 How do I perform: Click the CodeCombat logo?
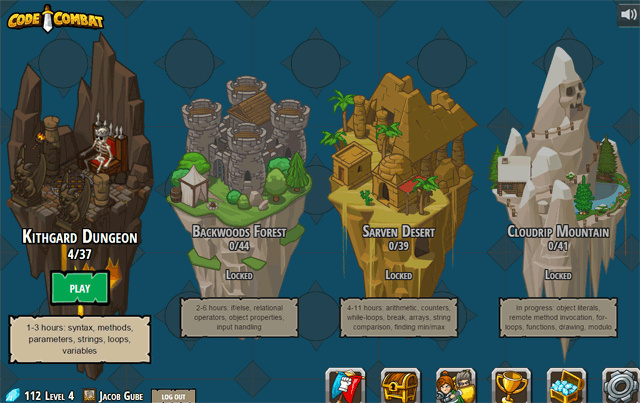pos(55,17)
